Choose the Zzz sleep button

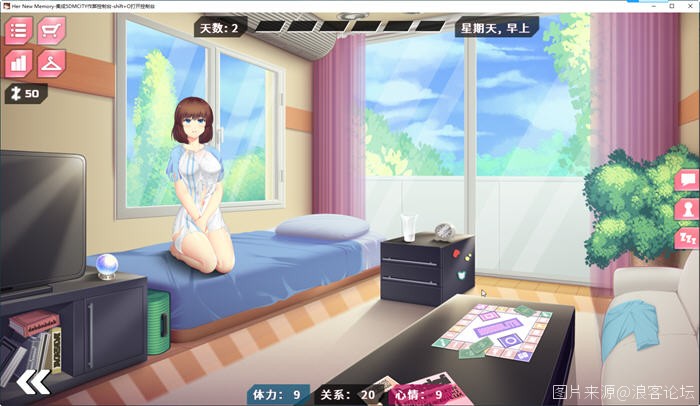[688, 238]
